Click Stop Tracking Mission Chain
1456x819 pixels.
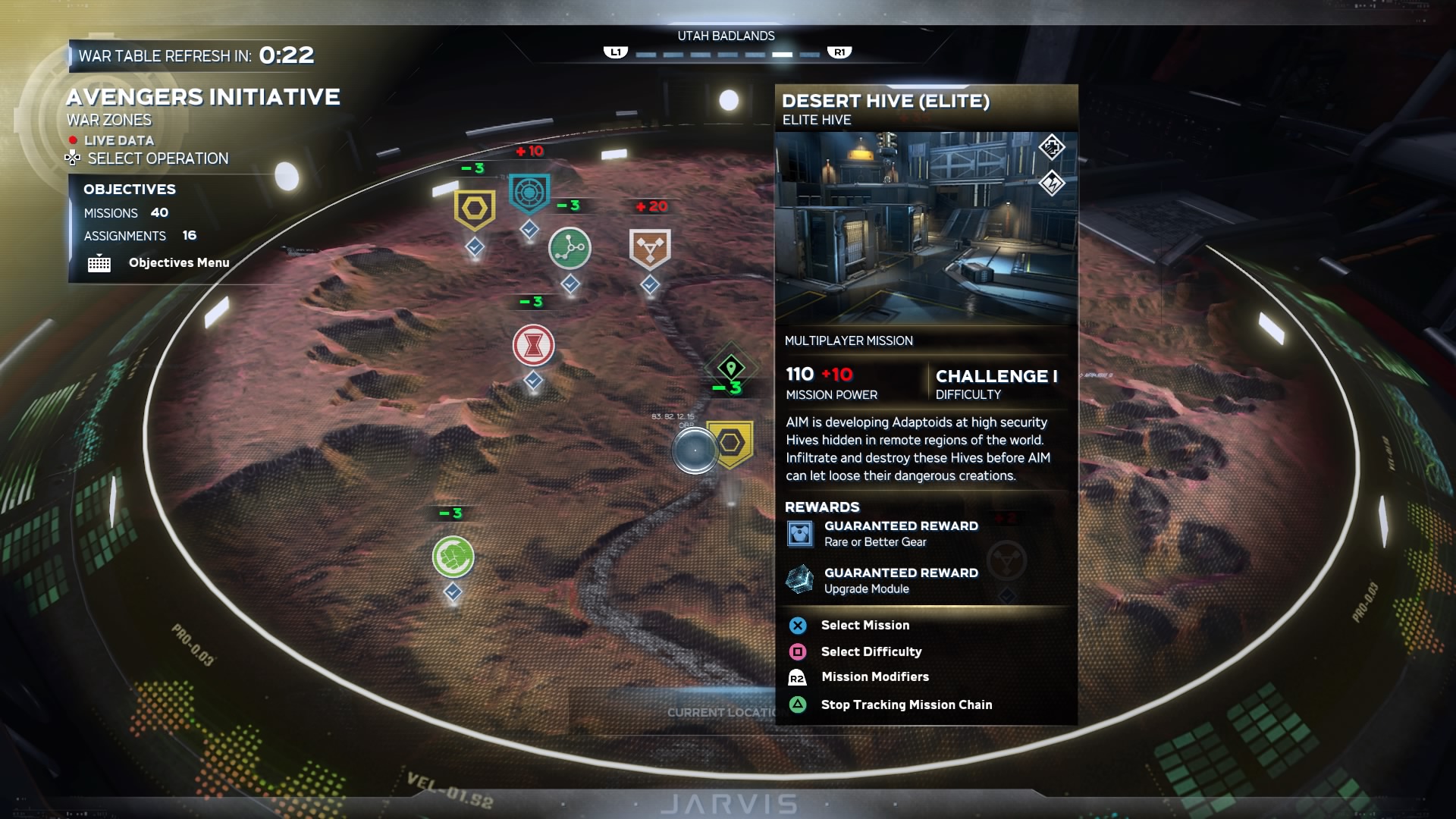point(905,705)
